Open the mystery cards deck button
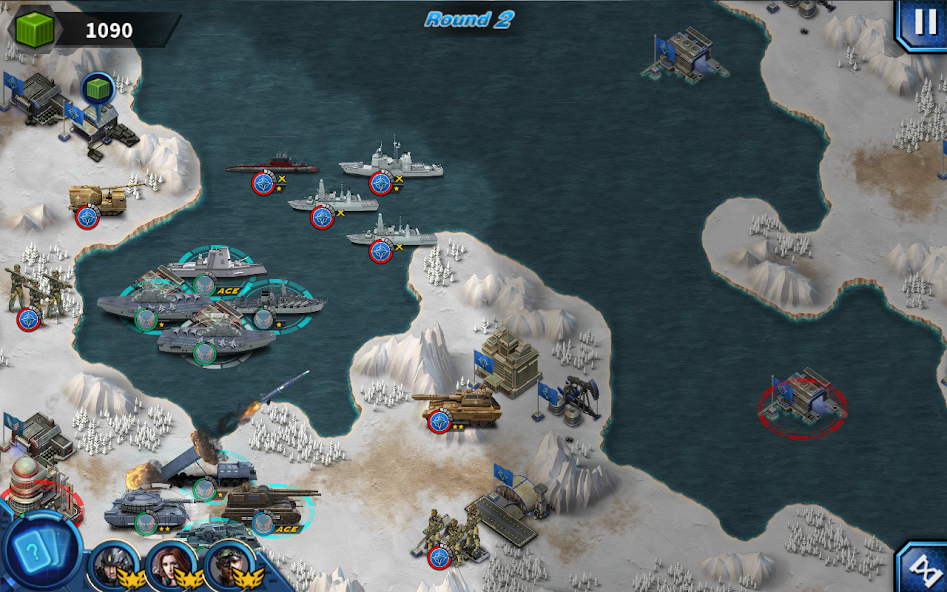Image resolution: width=947 pixels, height=592 pixels. (x=41, y=551)
